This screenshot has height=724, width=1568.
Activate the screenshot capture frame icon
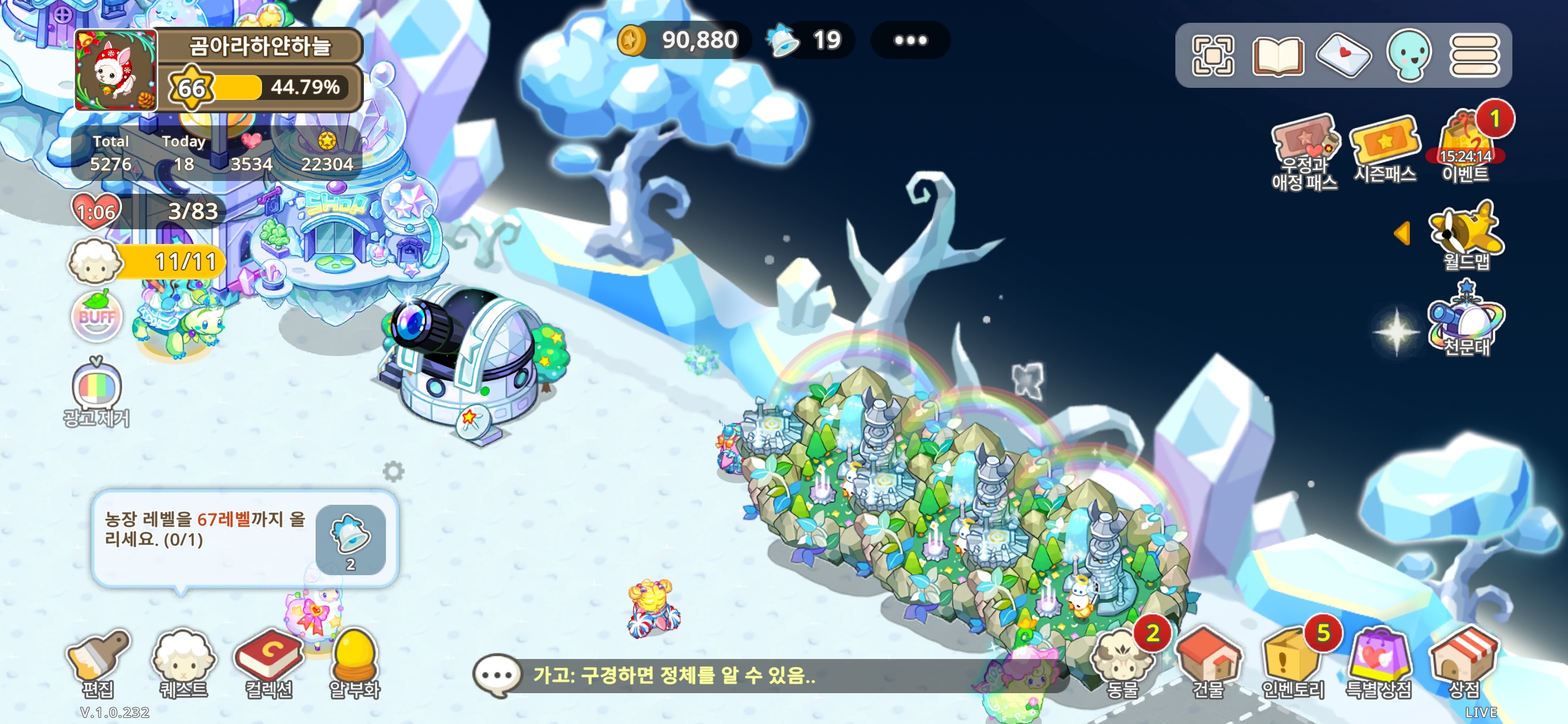point(1213,55)
